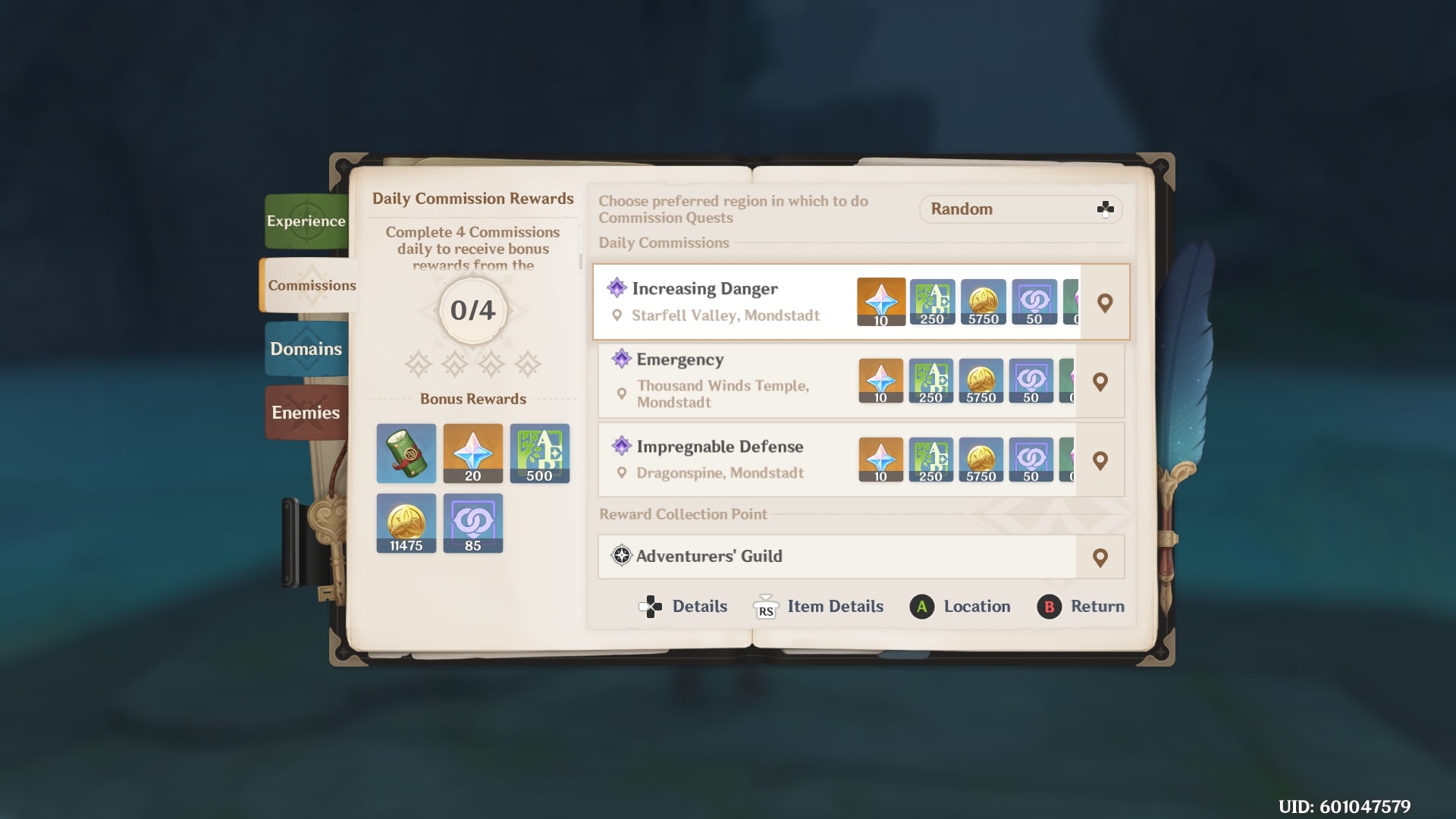
Task: Open the preferred region dropdown set to Random
Action: 1020,209
